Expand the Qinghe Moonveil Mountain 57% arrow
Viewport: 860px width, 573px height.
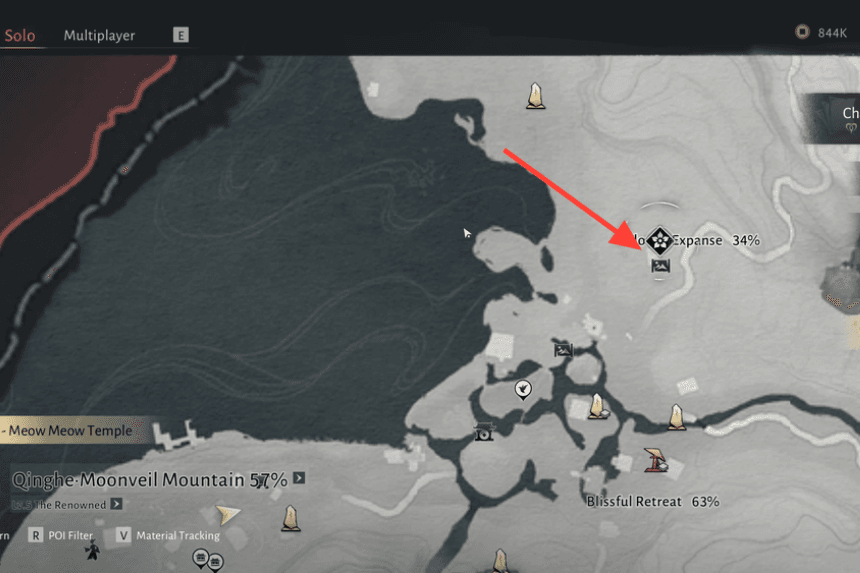[x=299, y=479]
